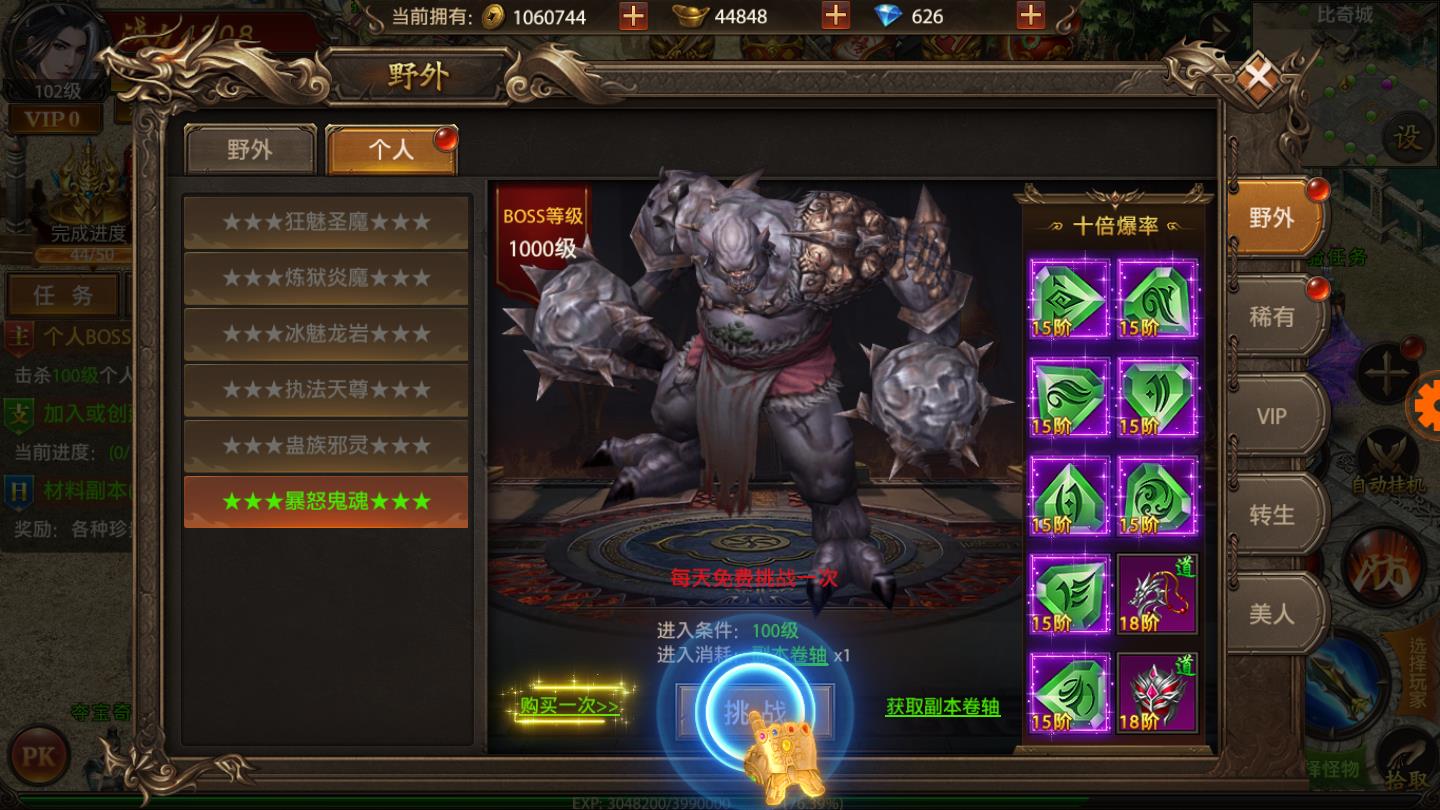
Task: Select the 蛊族邪灵 boss row
Action: 326,446
